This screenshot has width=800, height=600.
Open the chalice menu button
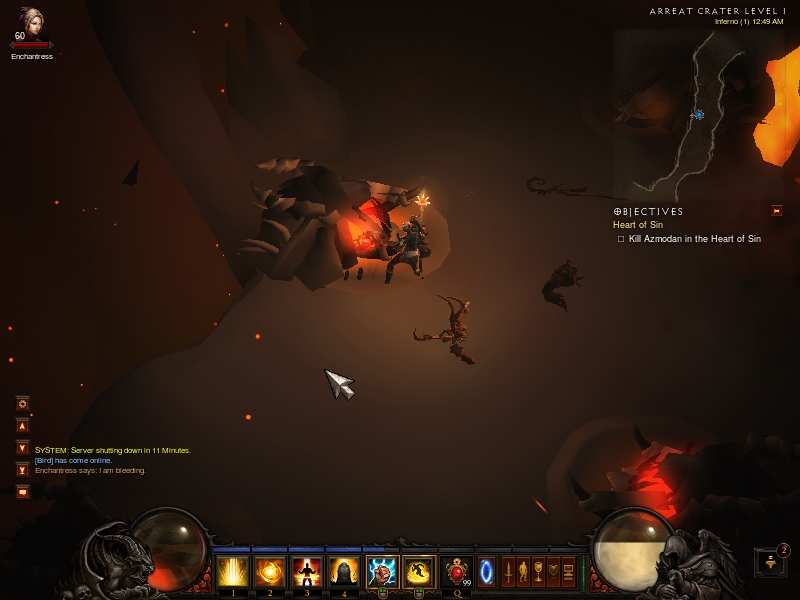pos(538,573)
